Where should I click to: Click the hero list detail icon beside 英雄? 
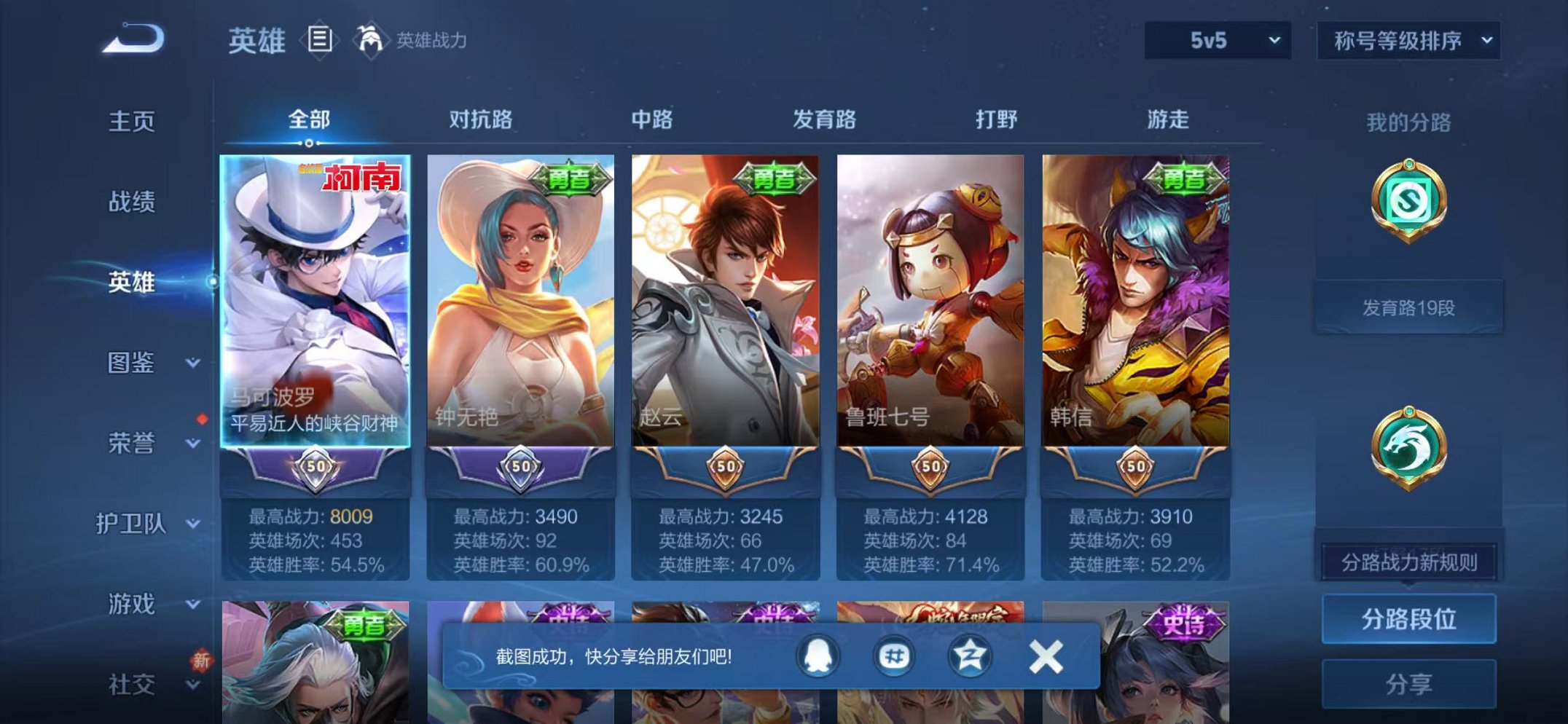(x=318, y=40)
